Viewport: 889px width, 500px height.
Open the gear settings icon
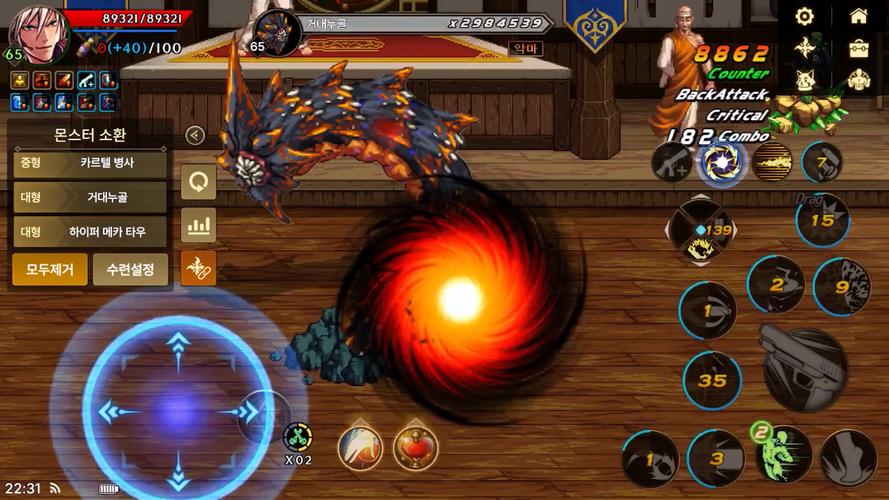point(805,16)
